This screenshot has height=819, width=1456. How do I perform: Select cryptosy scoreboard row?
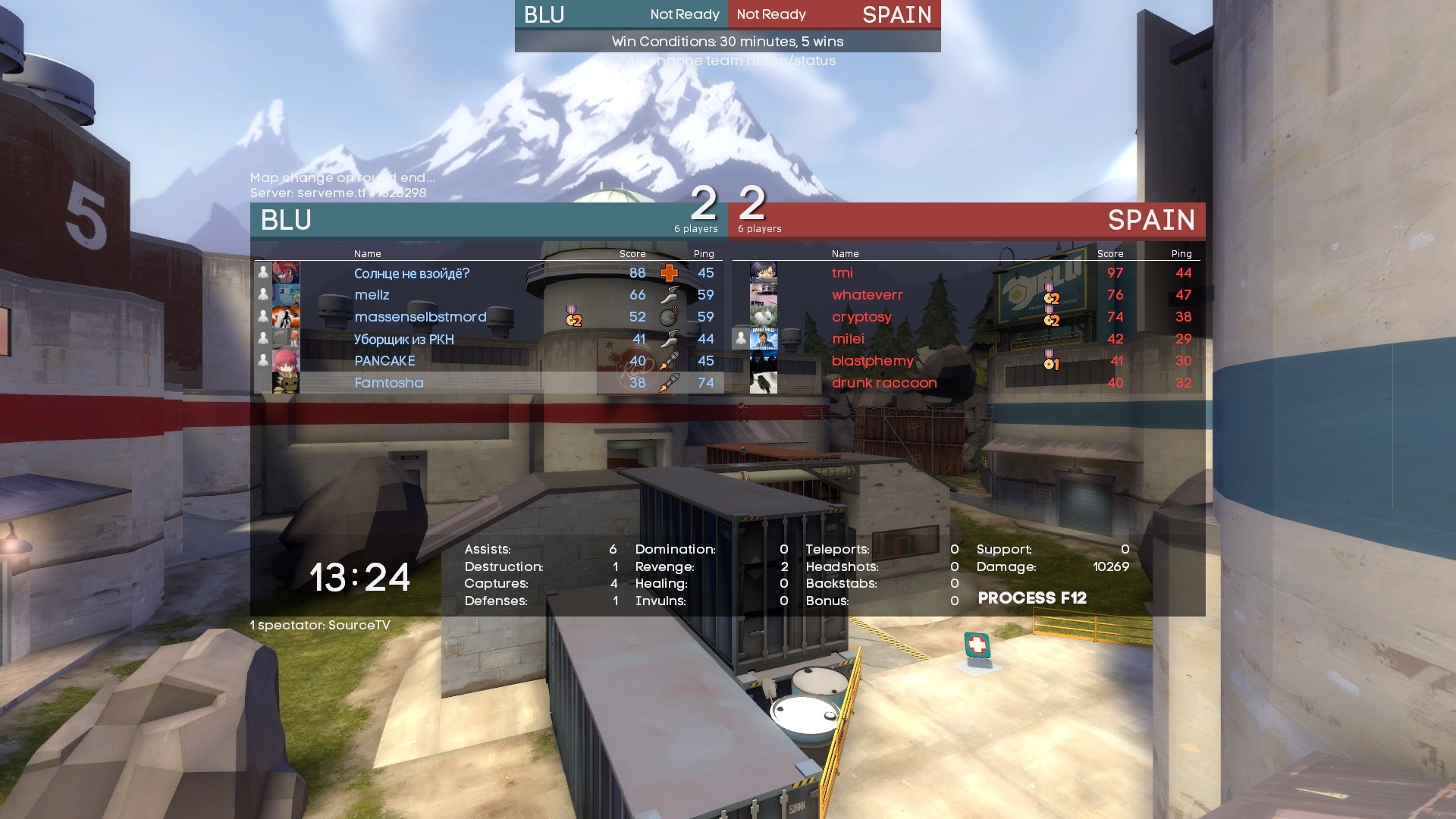click(861, 317)
